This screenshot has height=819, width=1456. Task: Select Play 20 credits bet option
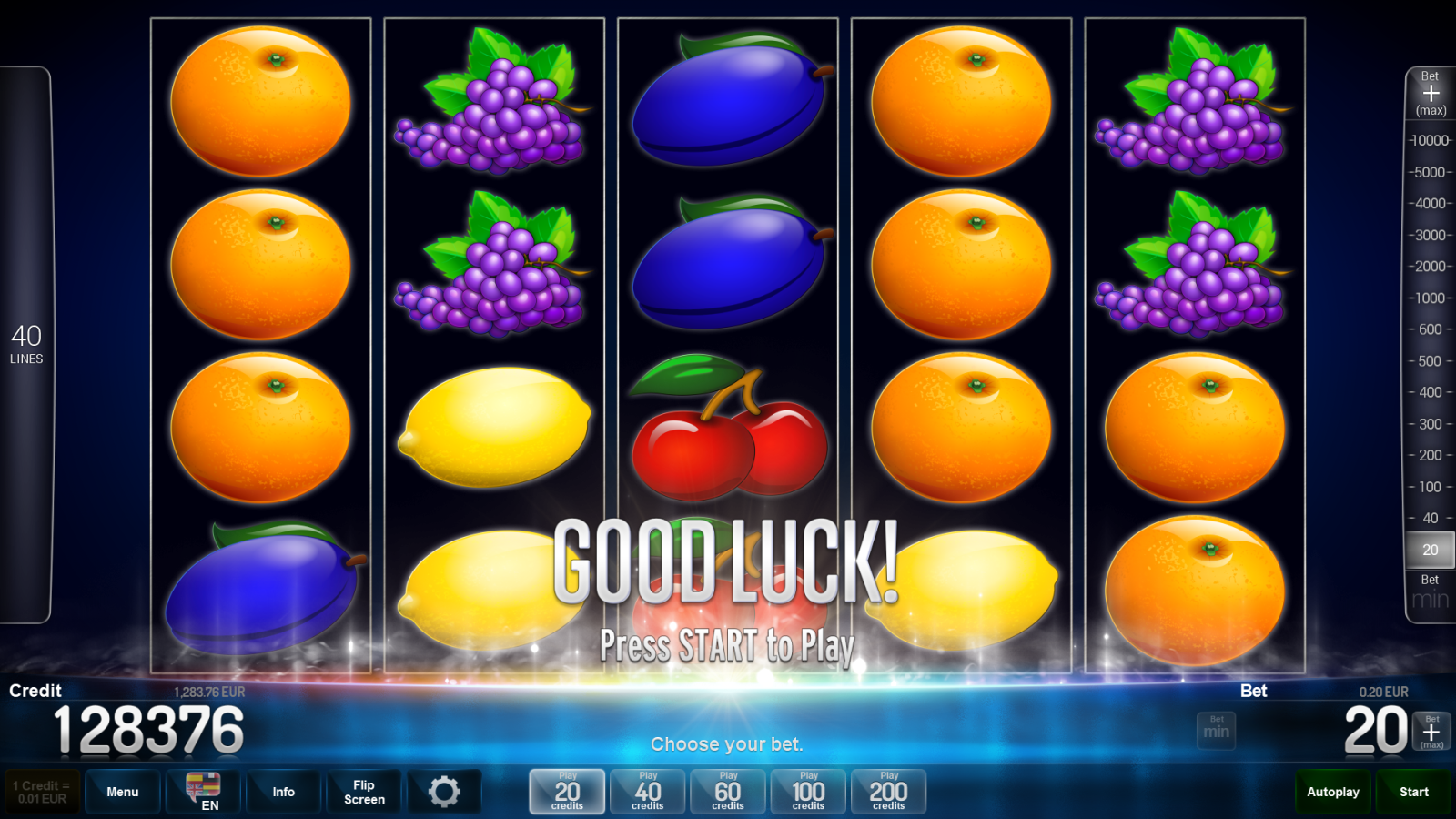pos(566,791)
